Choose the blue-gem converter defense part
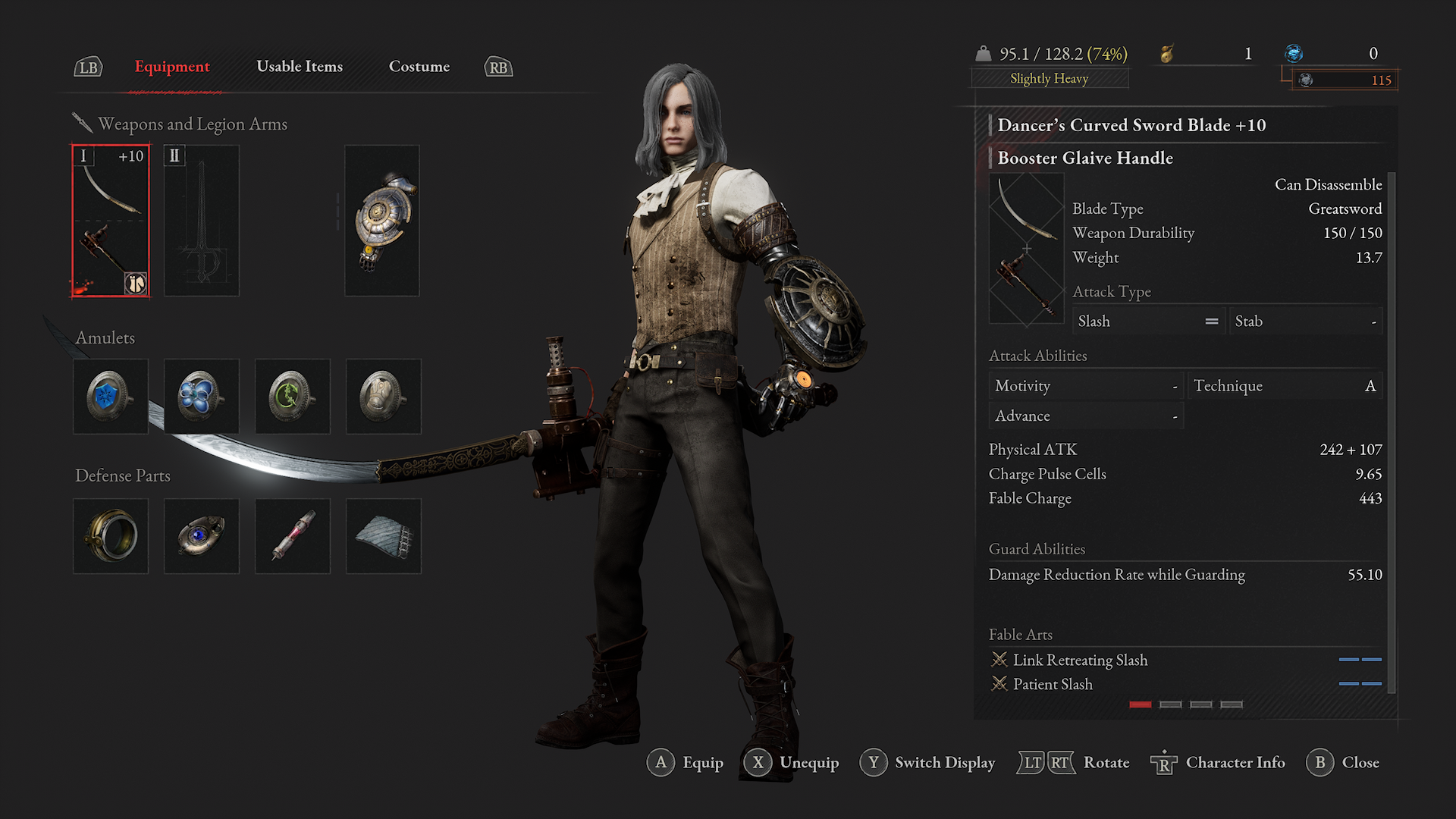 pyautogui.click(x=202, y=536)
